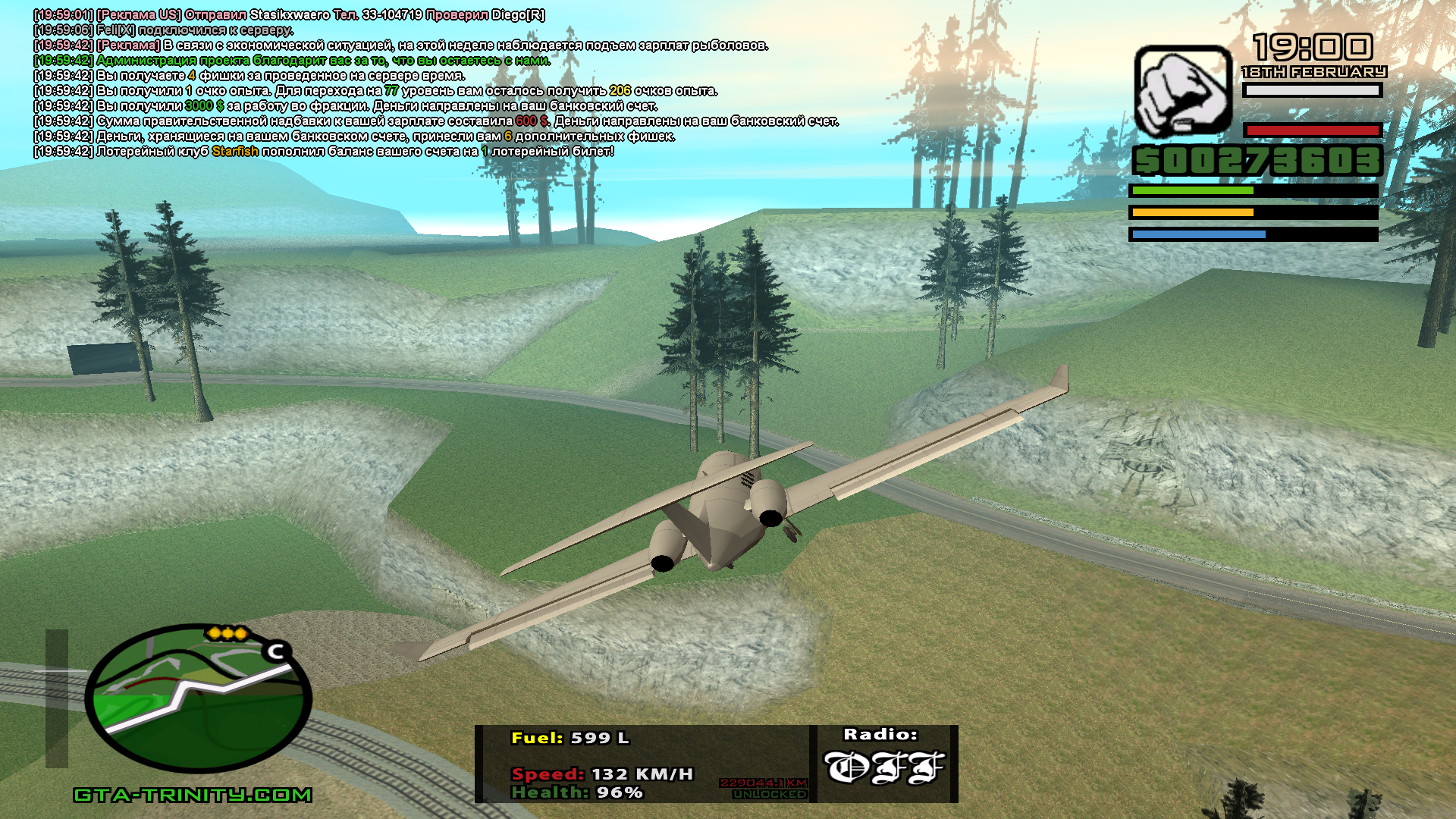Click the Starfish lottery club name in chat

click(x=235, y=152)
